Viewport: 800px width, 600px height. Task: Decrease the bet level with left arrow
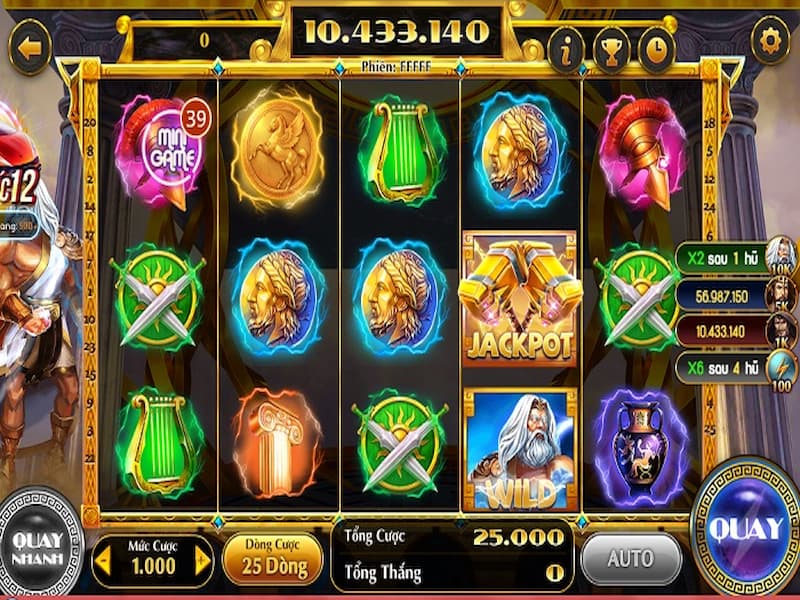(101, 562)
